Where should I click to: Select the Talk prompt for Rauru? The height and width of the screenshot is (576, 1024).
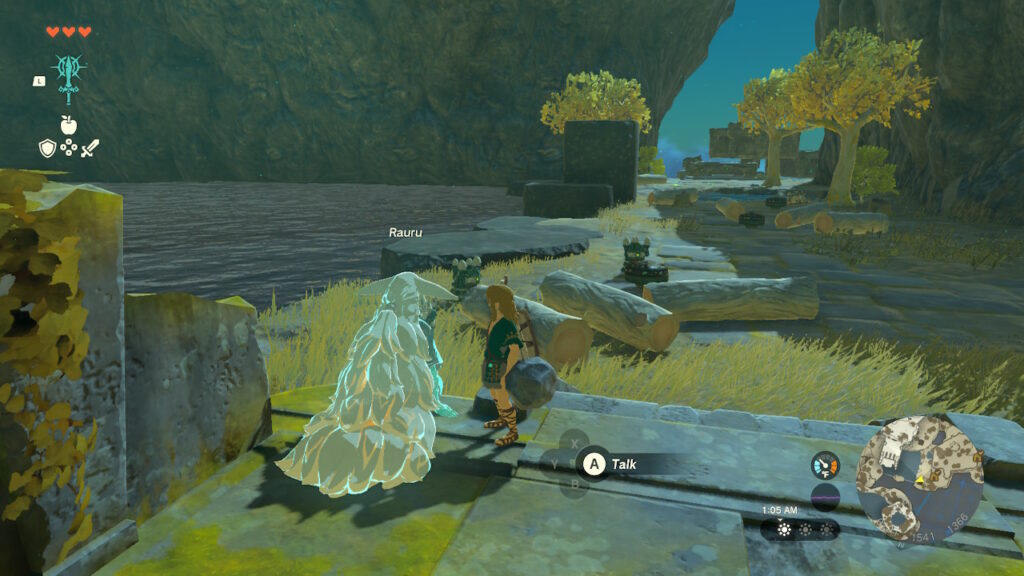tap(612, 464)
